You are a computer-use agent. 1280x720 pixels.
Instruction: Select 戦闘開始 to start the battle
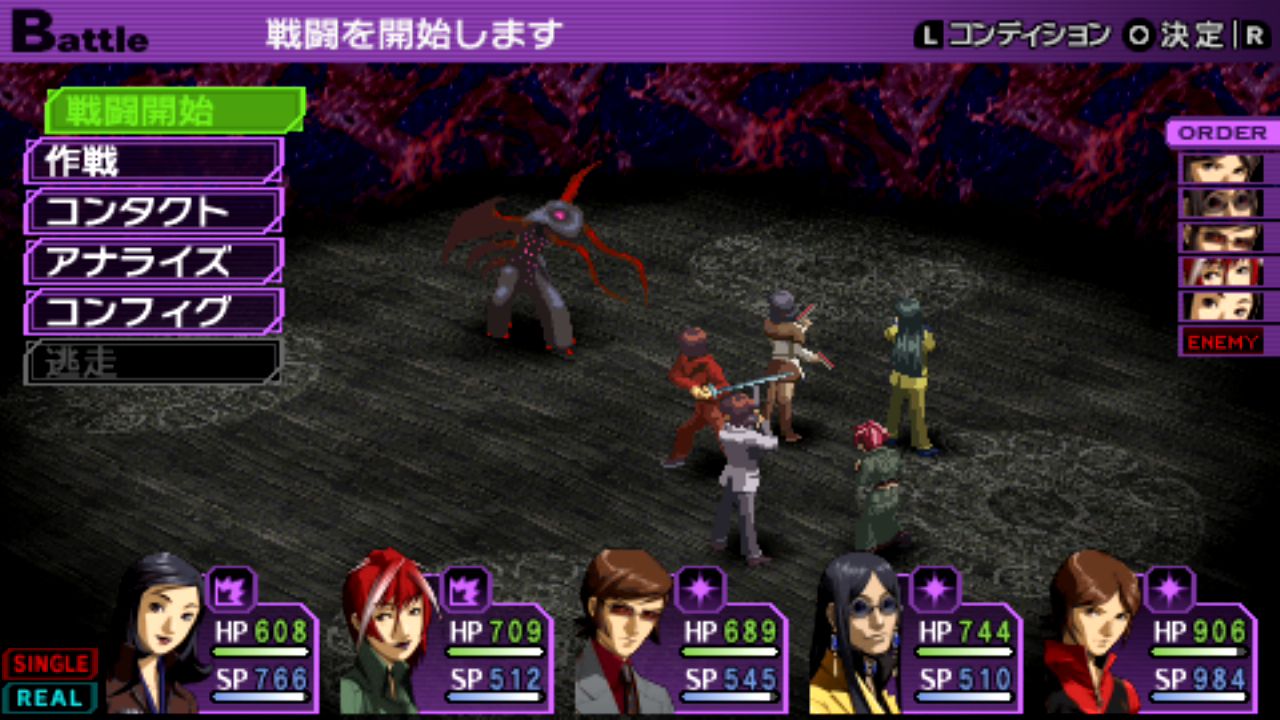point(174,110)
